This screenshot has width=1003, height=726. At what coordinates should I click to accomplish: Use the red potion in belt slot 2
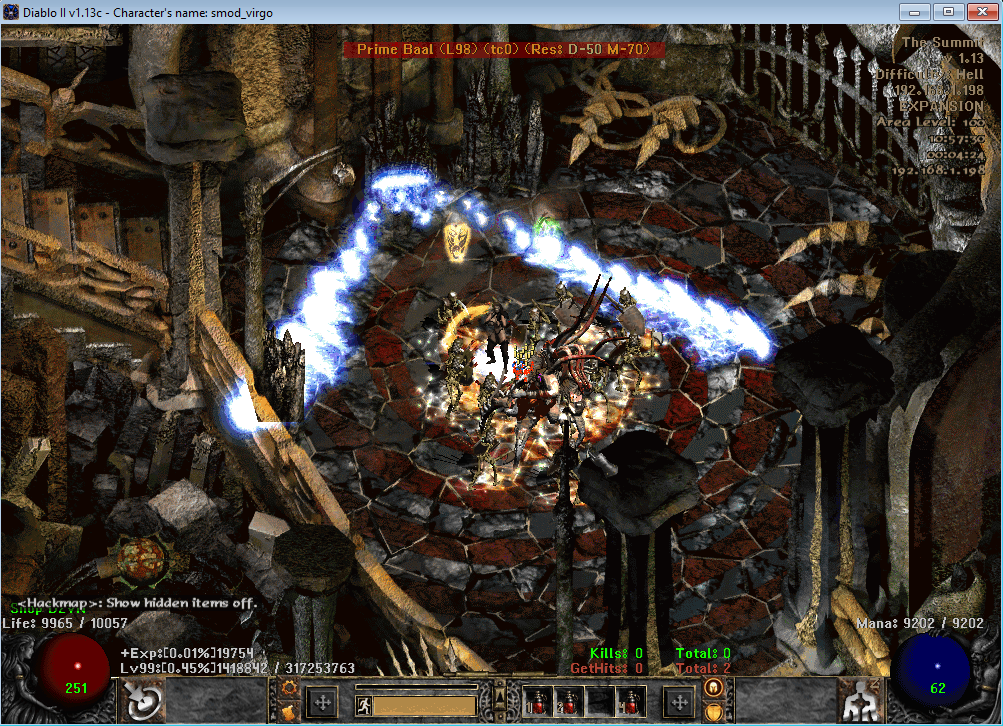(x=571, y=701)
